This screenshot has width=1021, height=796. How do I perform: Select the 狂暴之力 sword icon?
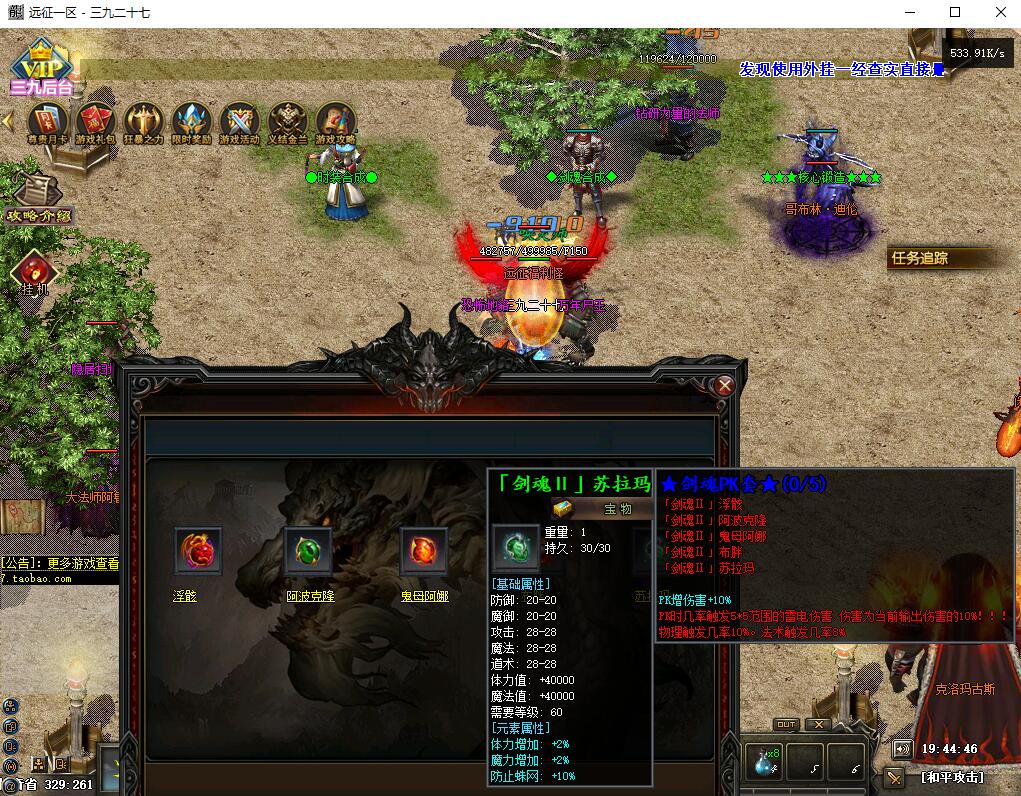coord(143,122)
